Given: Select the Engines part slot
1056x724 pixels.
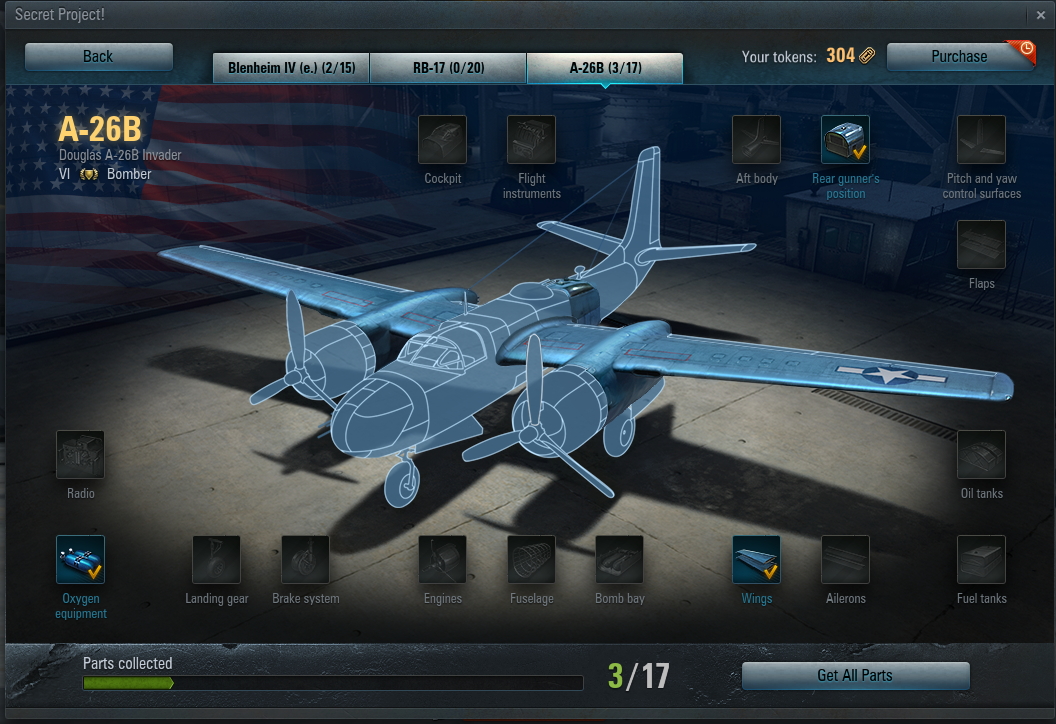Looking at the screenshot, I should coord(442,560).
